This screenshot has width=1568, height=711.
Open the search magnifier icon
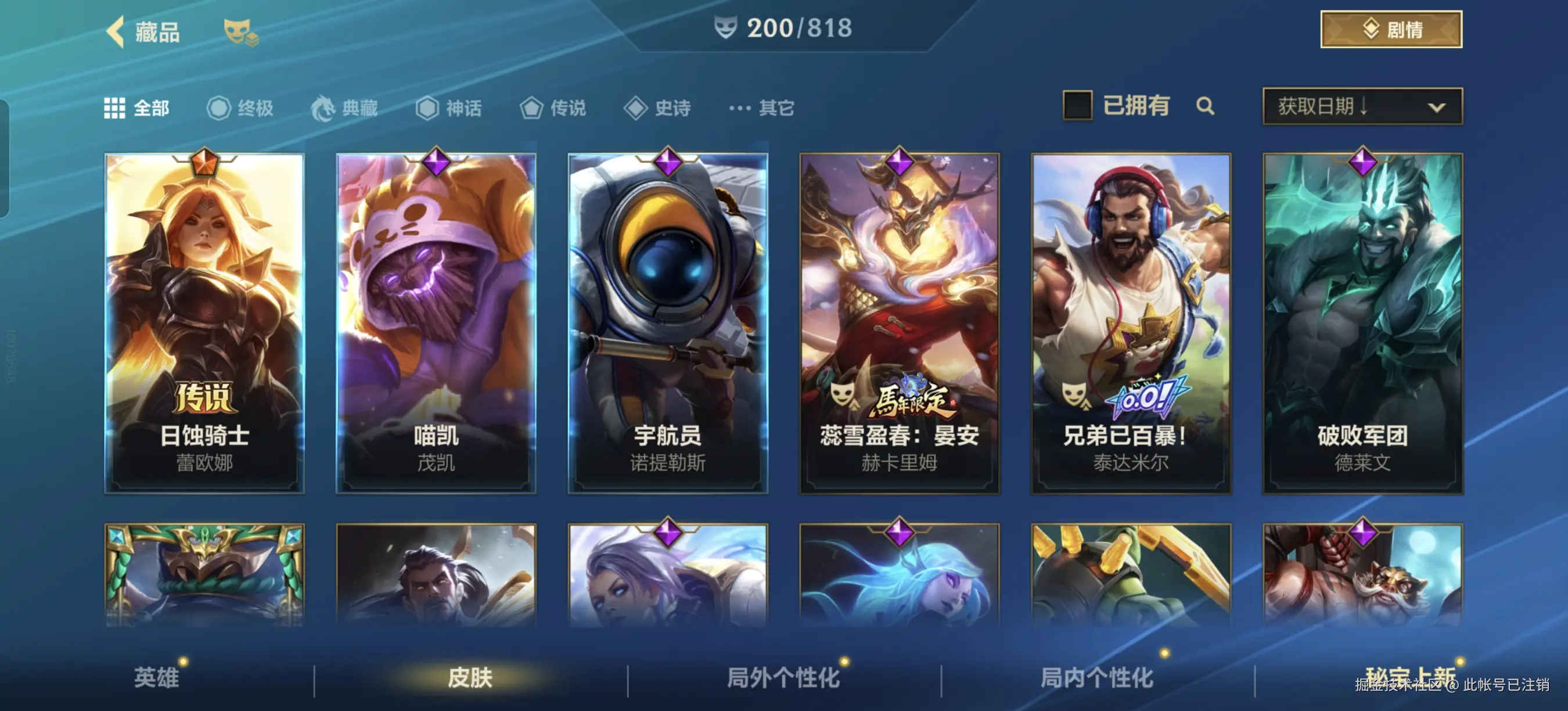pos(1206,106)
